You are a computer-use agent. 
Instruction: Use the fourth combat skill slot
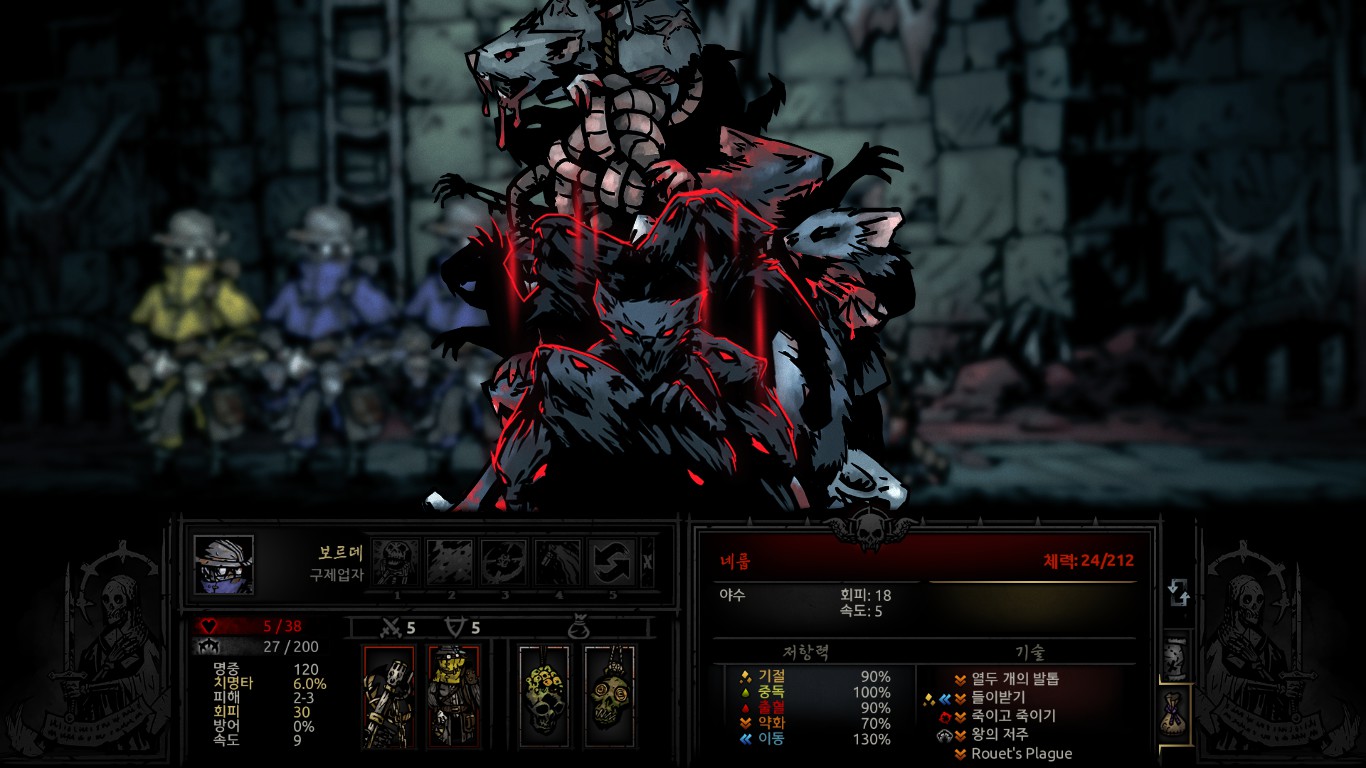pos(558,562)
